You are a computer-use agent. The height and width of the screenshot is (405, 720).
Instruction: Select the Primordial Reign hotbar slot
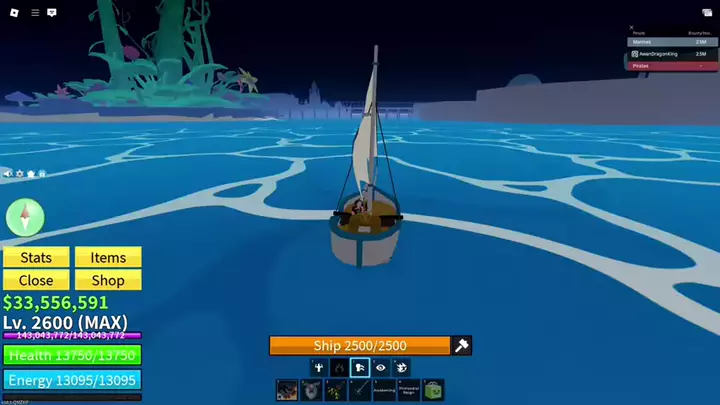tap(408, 390)
